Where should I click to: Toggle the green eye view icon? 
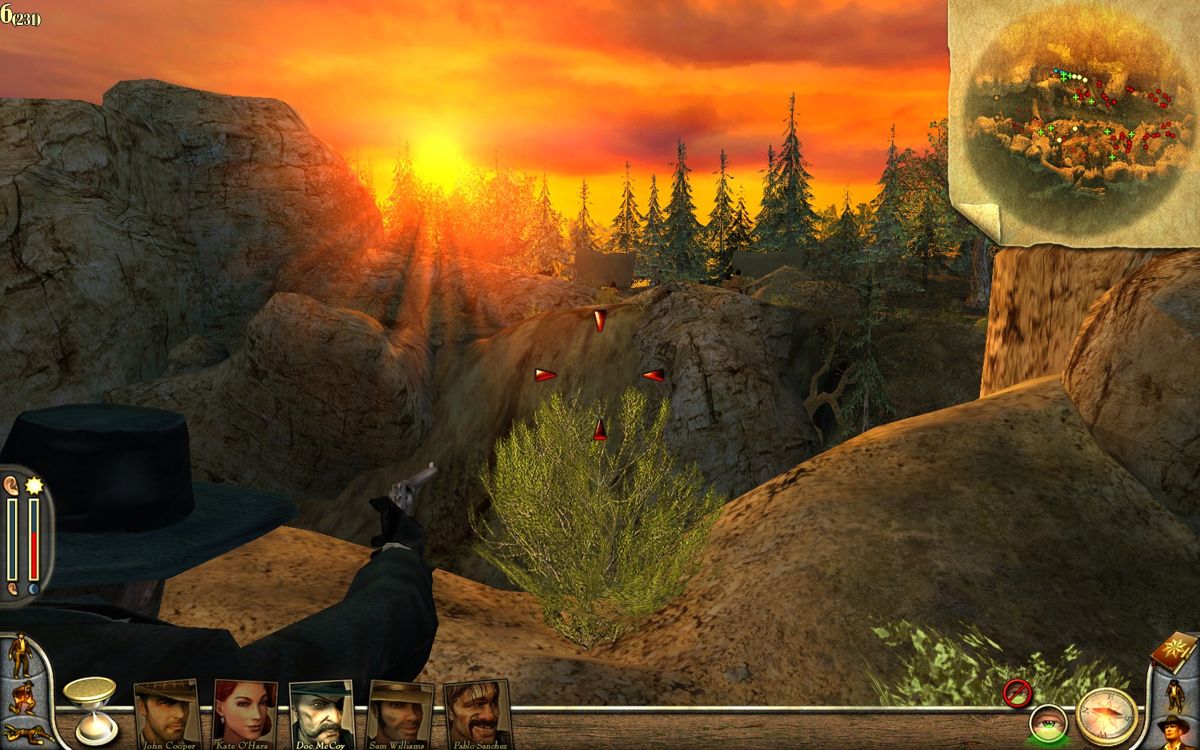tap(1048, 723)
